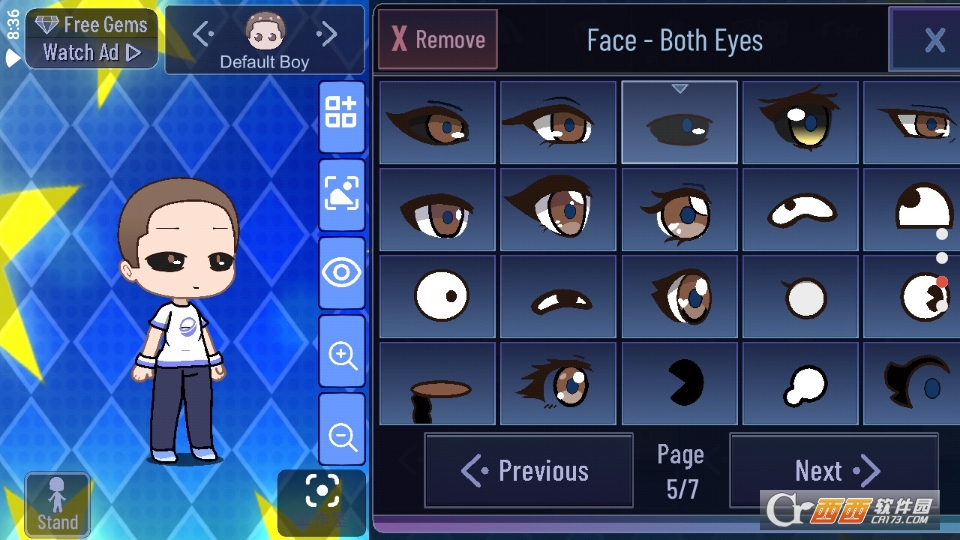960x540 pixels.
Task: Go to the Previous page of eyes
Action: pos(528,471)
